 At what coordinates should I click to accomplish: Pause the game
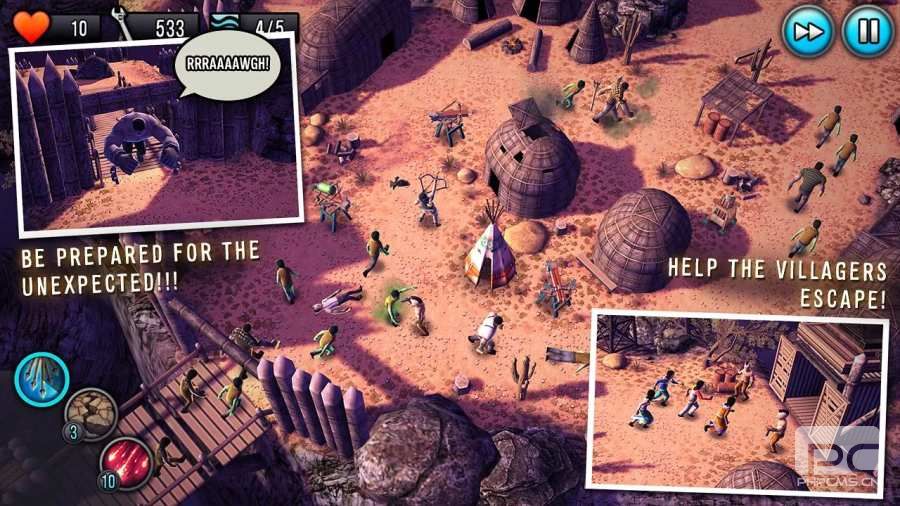[x=866, y=31]
